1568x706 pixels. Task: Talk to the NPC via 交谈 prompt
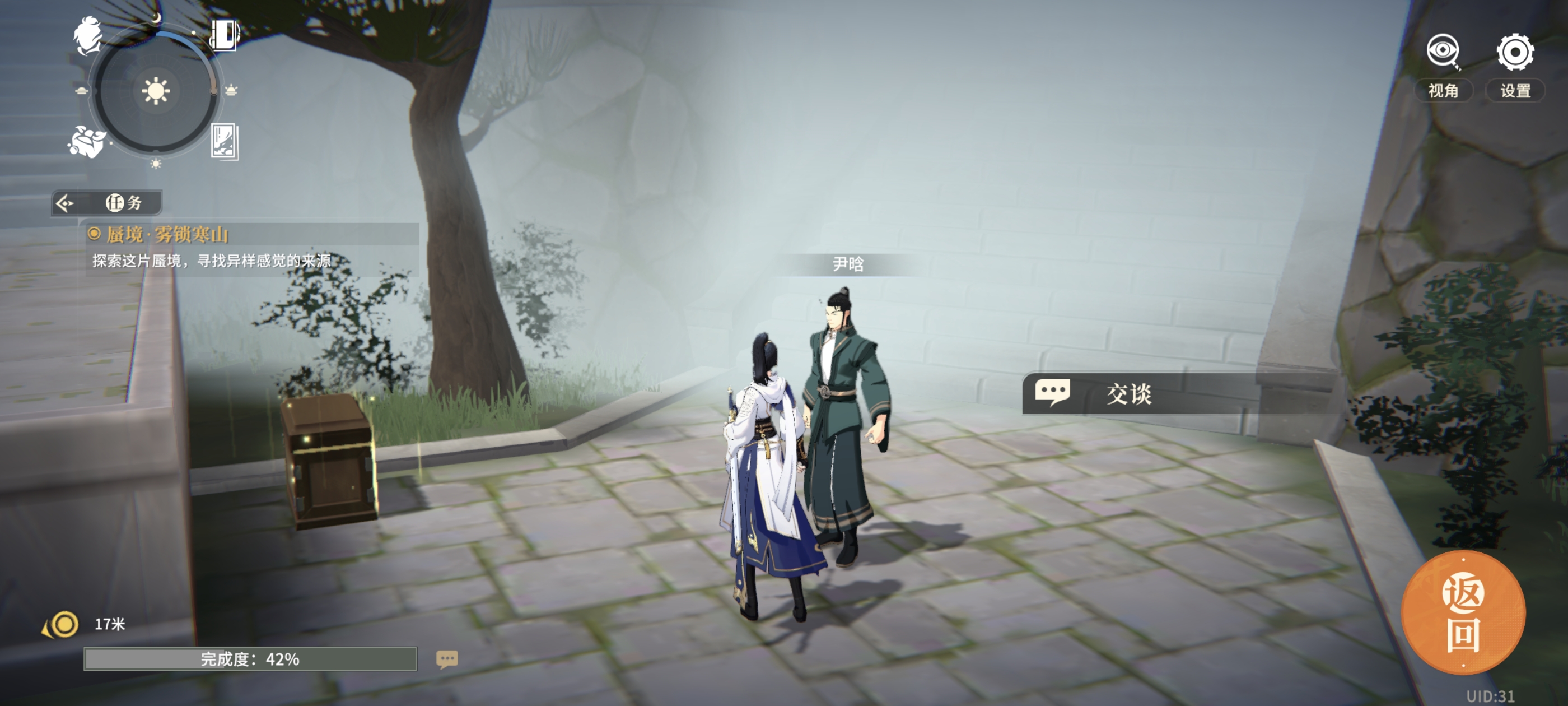1130,393
